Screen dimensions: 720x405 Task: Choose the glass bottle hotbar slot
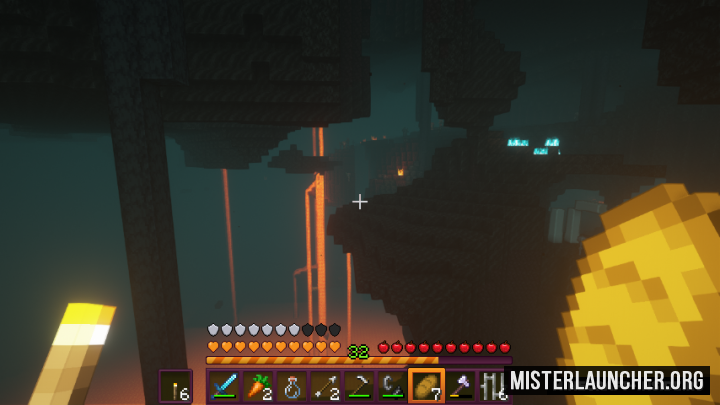(292, 386)
